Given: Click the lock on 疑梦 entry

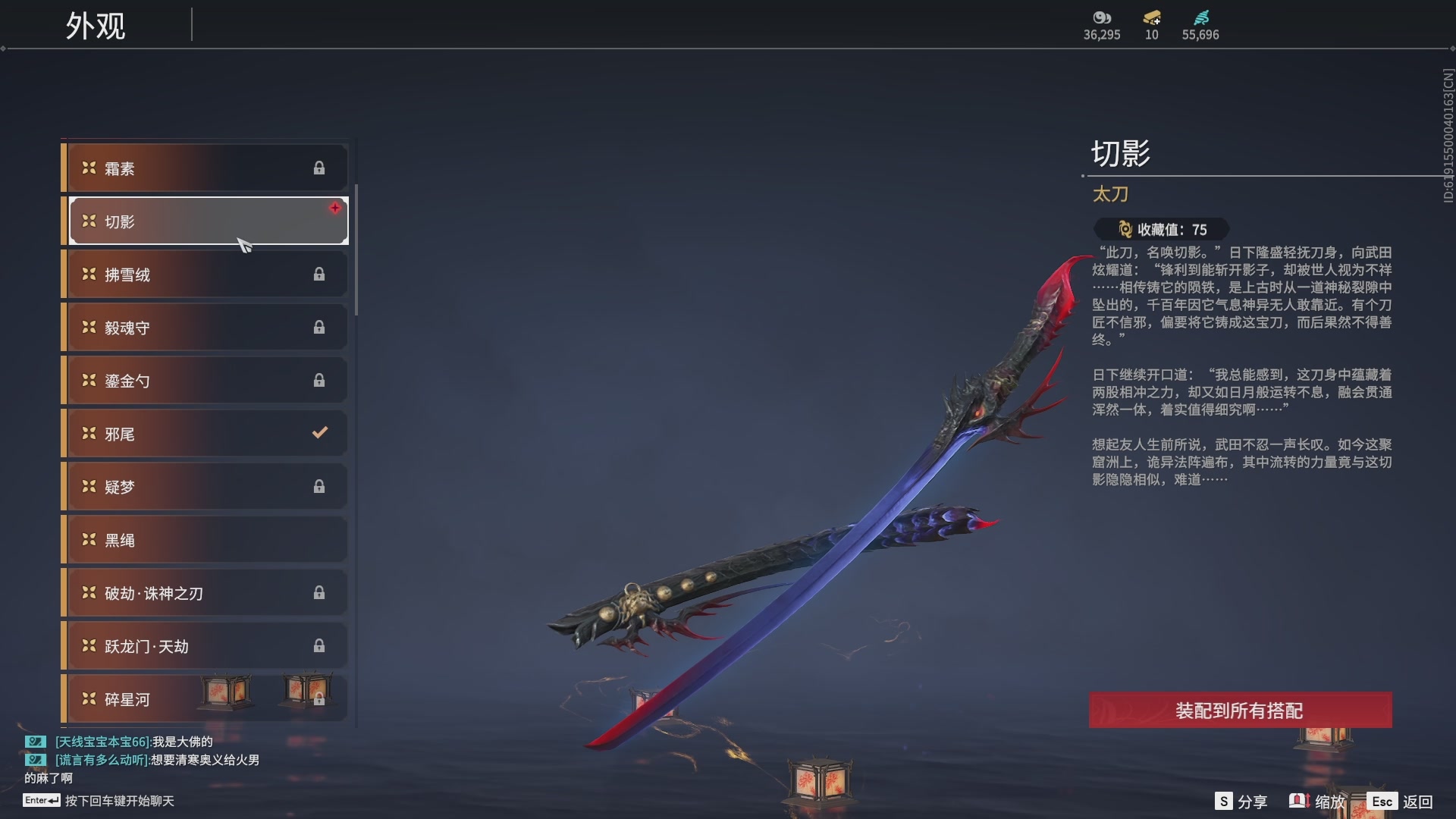Looking at the screenshot, I should point(319,486).
